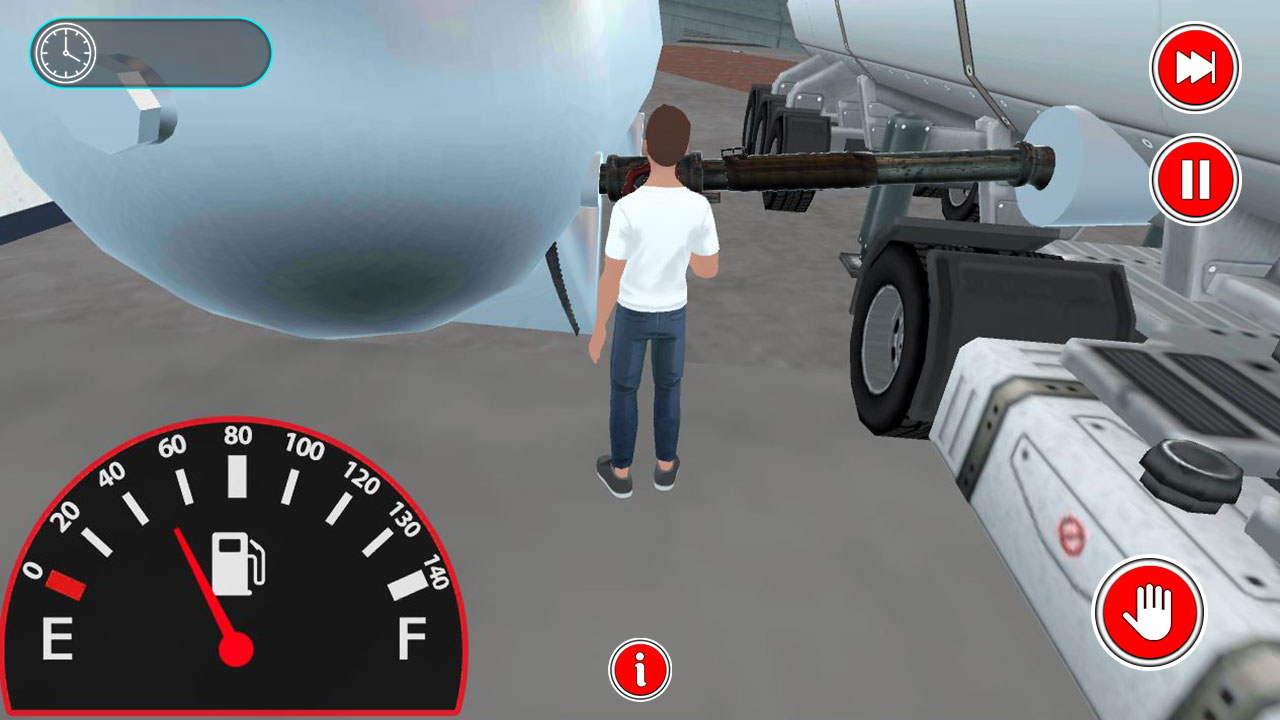Pause the game with the pause icon
This screenshot has height=720, width=1280.
coord(1194,178)
